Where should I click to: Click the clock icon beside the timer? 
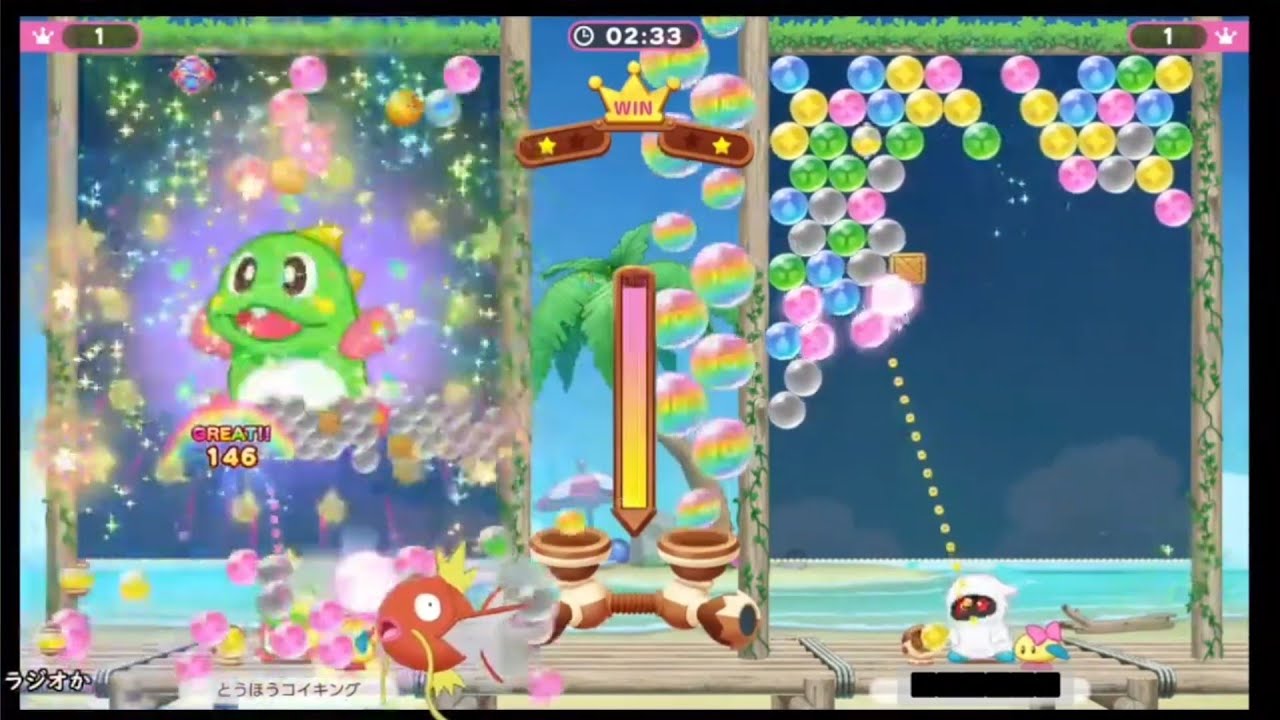coord(584,33)
